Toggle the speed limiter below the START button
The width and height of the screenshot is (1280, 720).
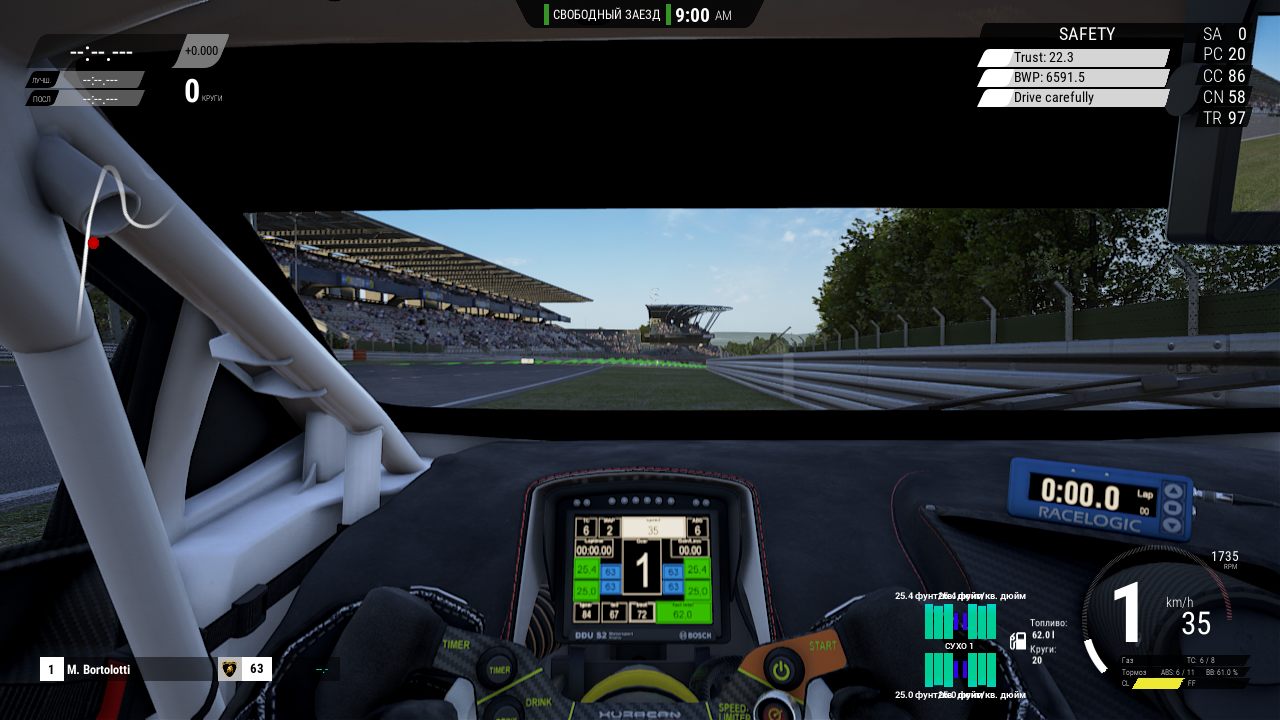pos(774,712)
